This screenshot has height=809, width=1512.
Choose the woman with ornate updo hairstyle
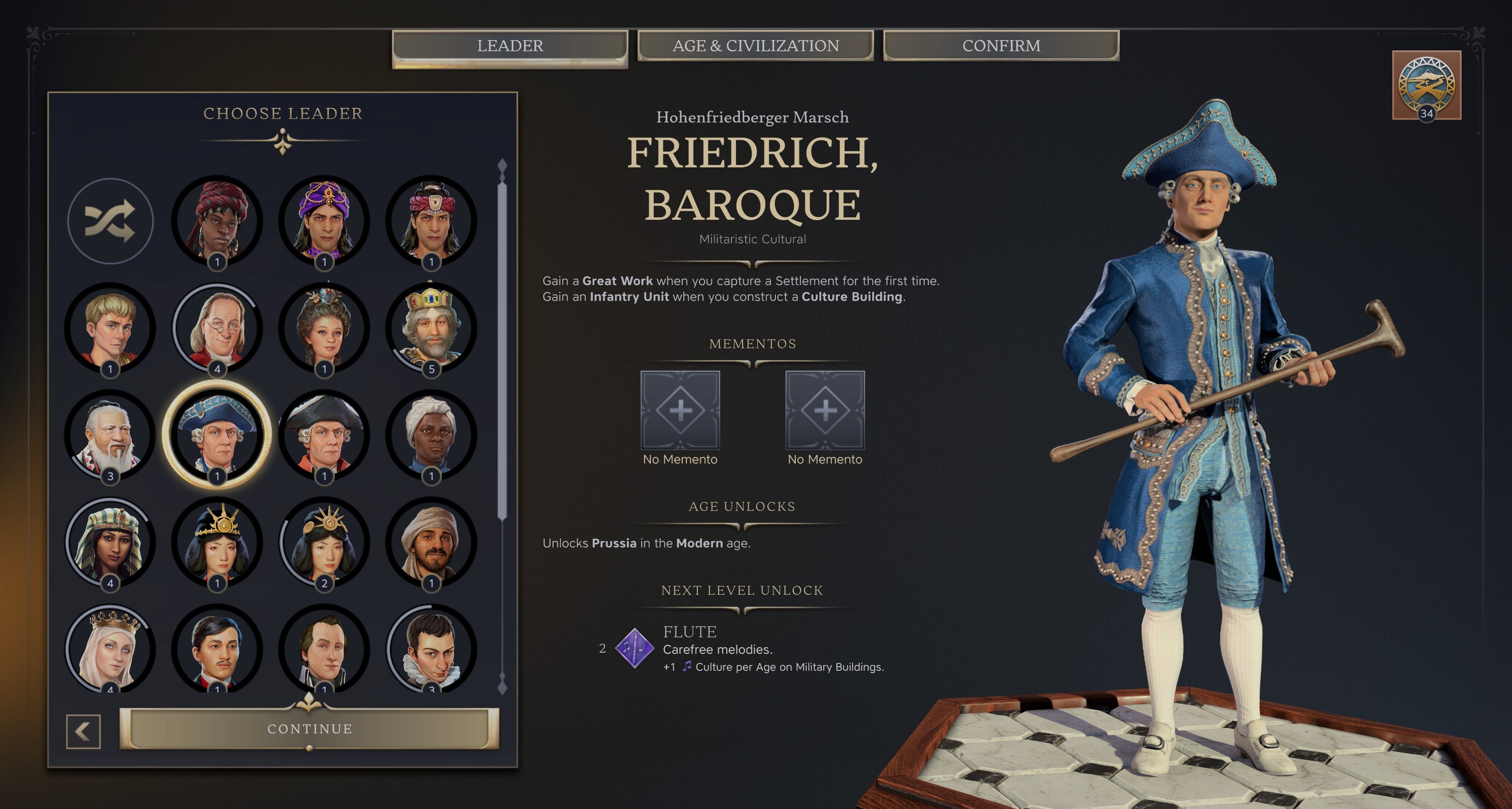pyautogui.click(x=324, y=328)
